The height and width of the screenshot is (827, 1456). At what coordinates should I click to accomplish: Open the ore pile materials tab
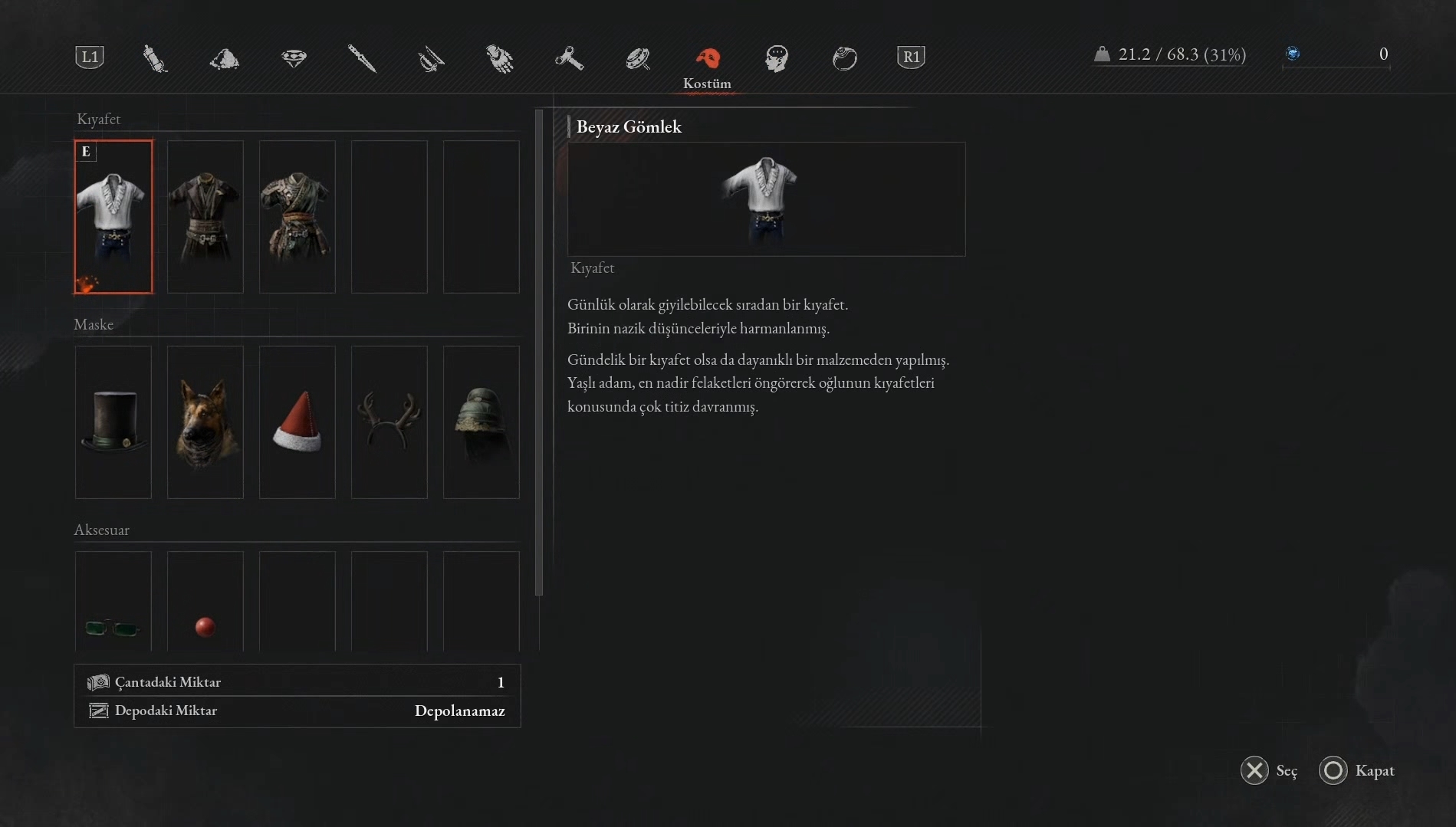tap(224, 58)
